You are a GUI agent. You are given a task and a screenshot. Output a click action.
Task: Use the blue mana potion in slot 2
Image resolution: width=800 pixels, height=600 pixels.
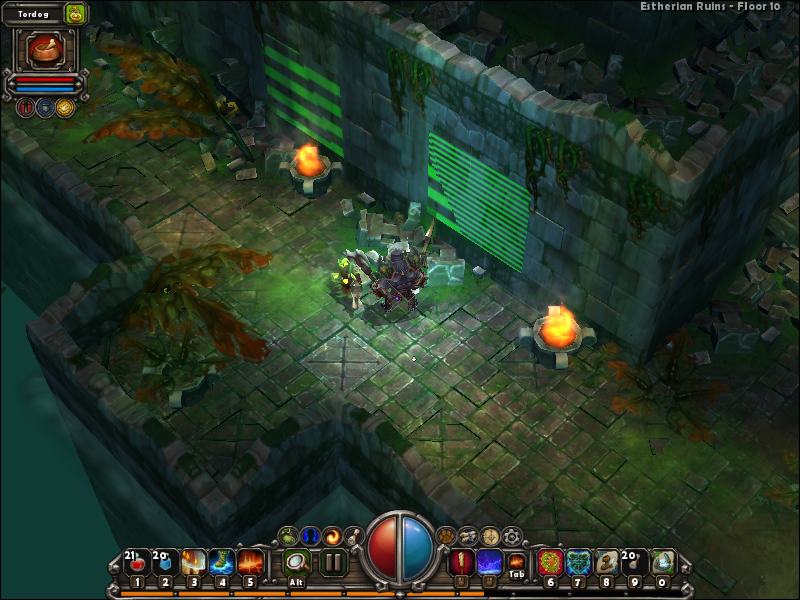165,563
